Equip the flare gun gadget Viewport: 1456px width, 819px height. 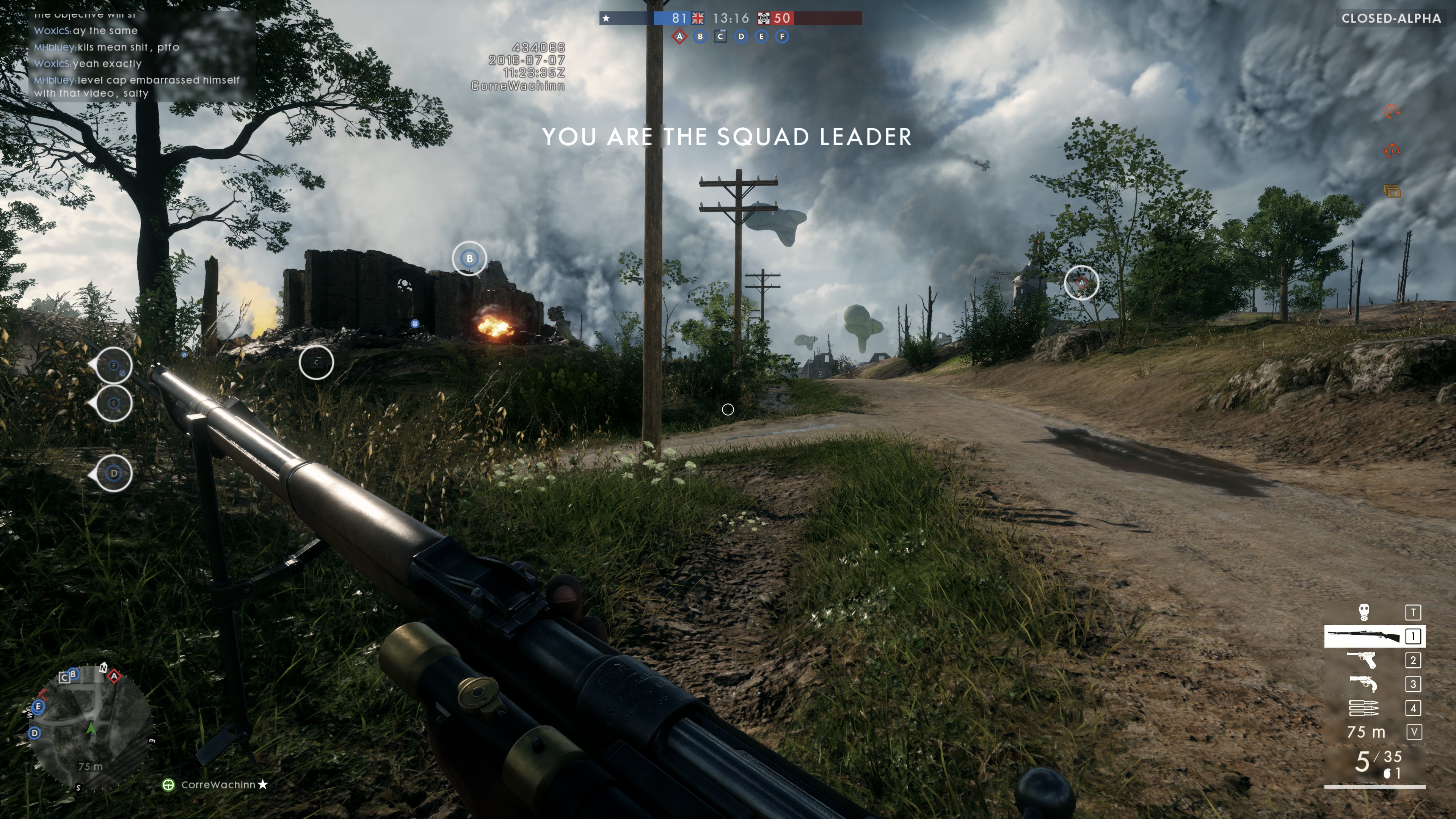click(x=1363, y=684)
